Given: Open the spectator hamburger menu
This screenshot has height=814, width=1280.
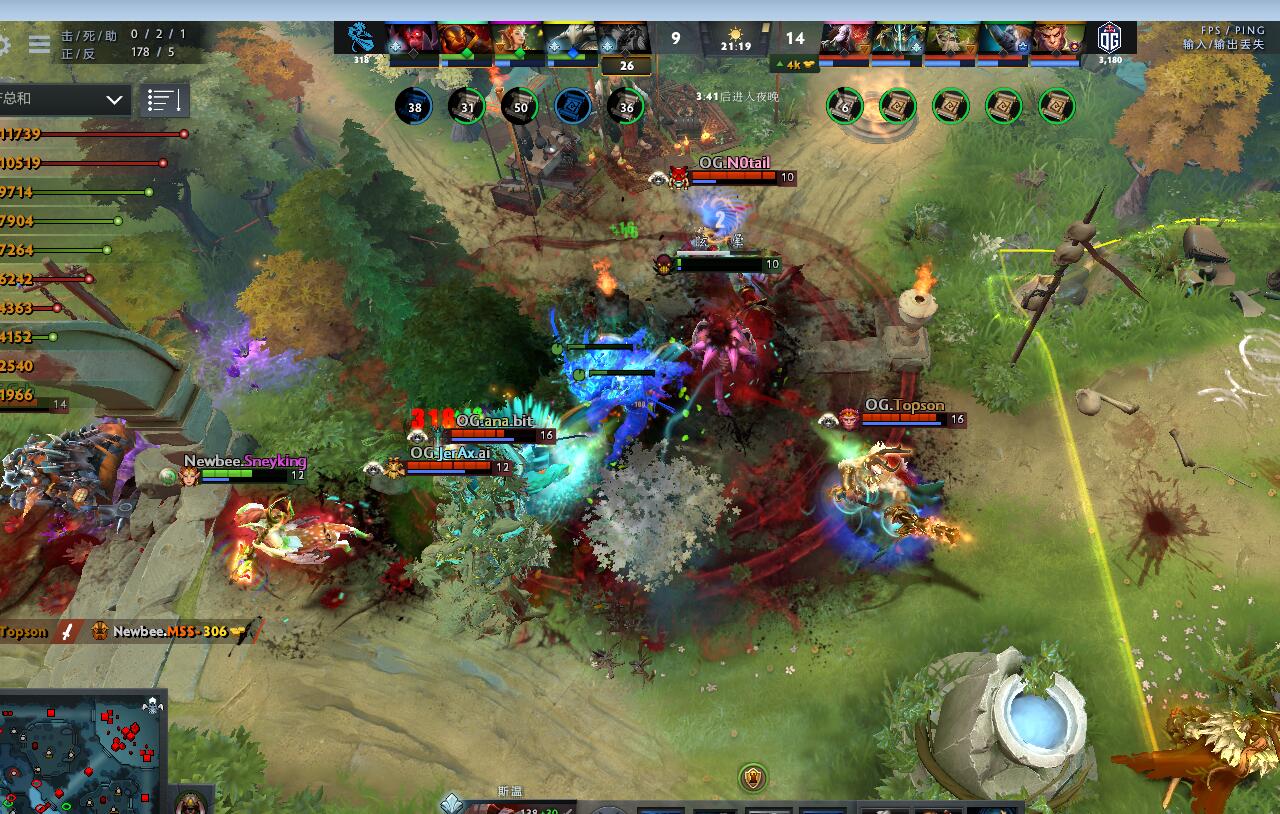Looking at the screenshot, I should tap(38, 44).
